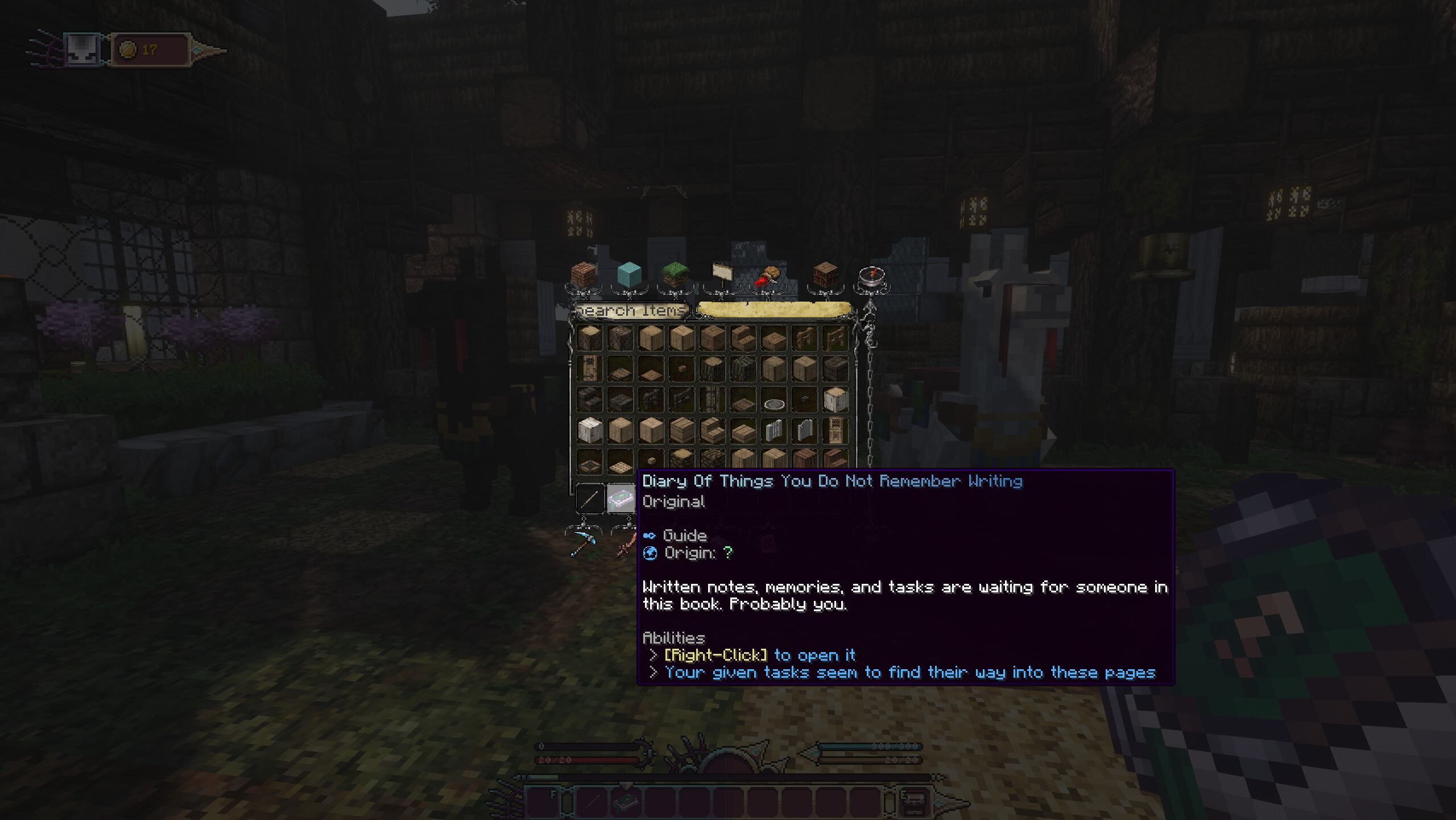Switch to the redstone pouch tab
This screenshot has height=820, width=1456.
click(768, 276)
